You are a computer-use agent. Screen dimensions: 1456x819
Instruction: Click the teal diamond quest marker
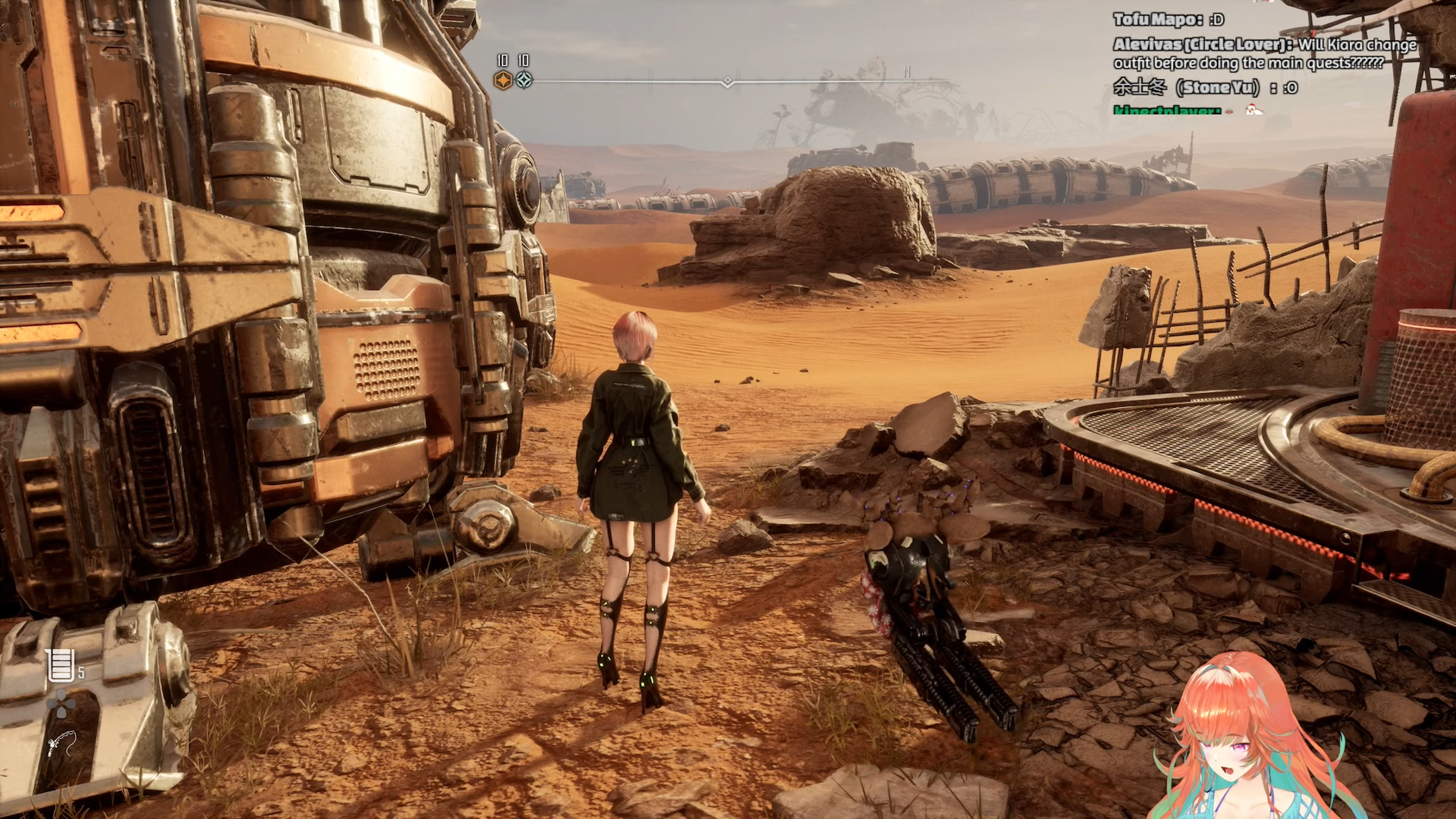click(524, 81)
